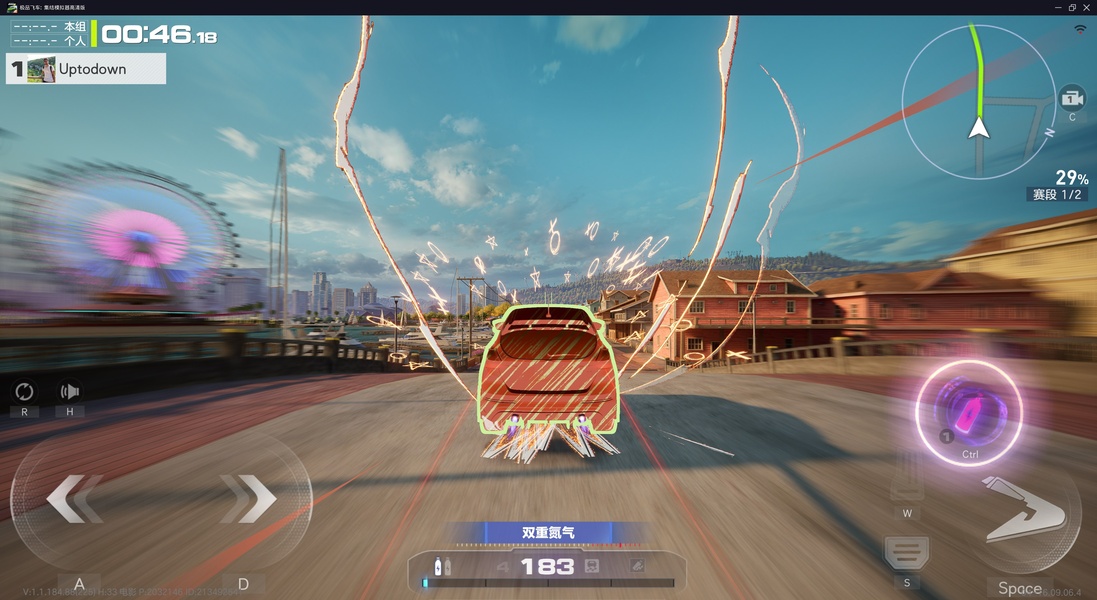
Task: Close the game window
Action: [1086, 7]
